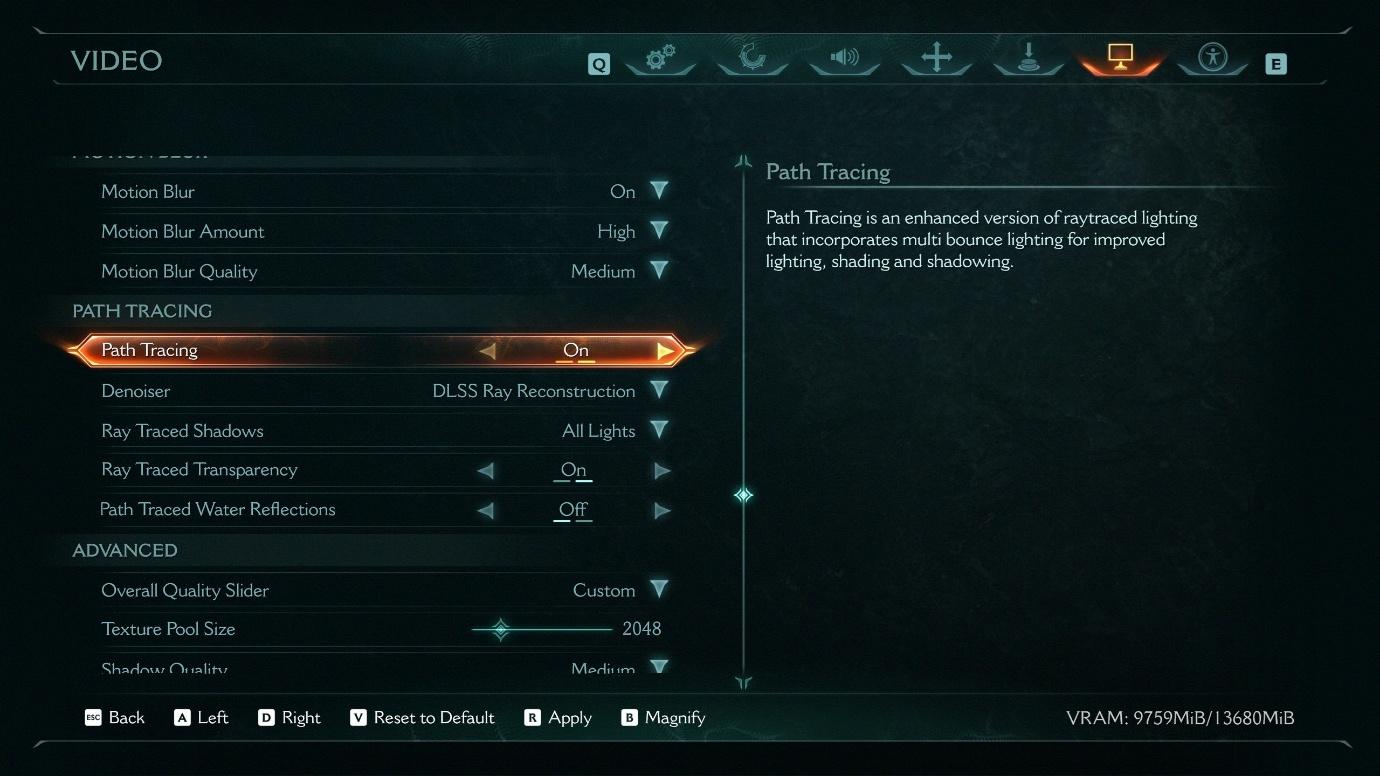Switch to the monitor video tab
1380x776 pixels.
[1120, 57]
